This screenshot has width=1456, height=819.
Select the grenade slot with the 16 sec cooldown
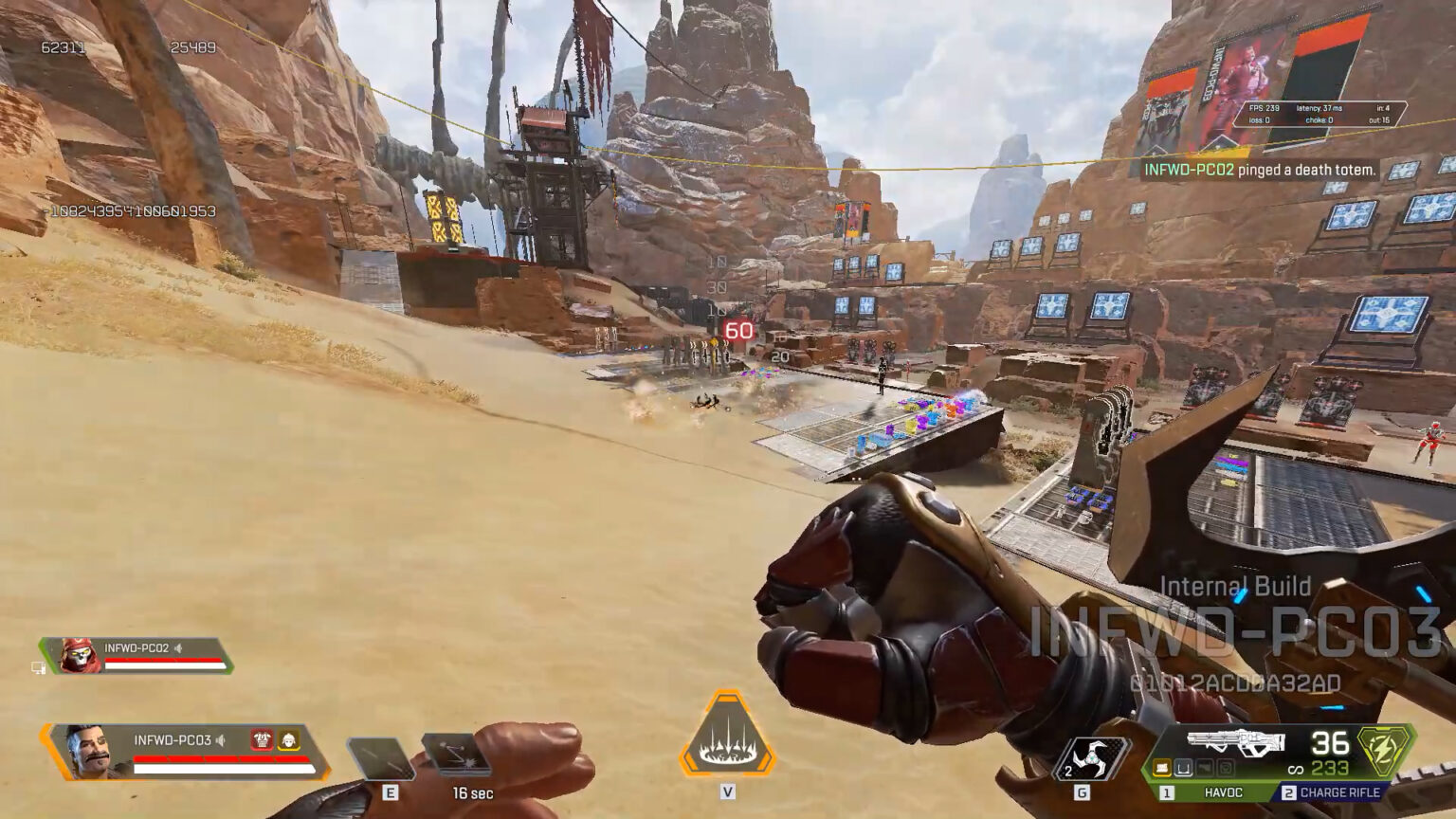pyautogui.click(x=456, y=755)
